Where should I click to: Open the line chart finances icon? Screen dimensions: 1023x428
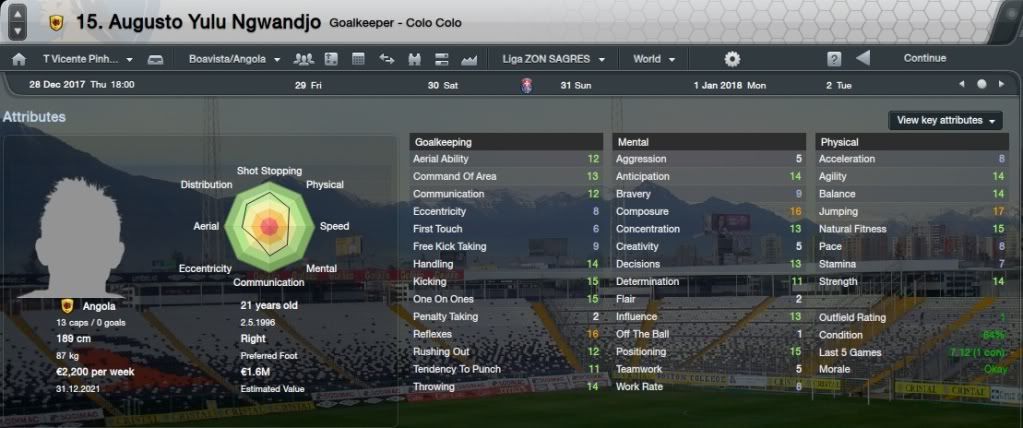point(469,59)
